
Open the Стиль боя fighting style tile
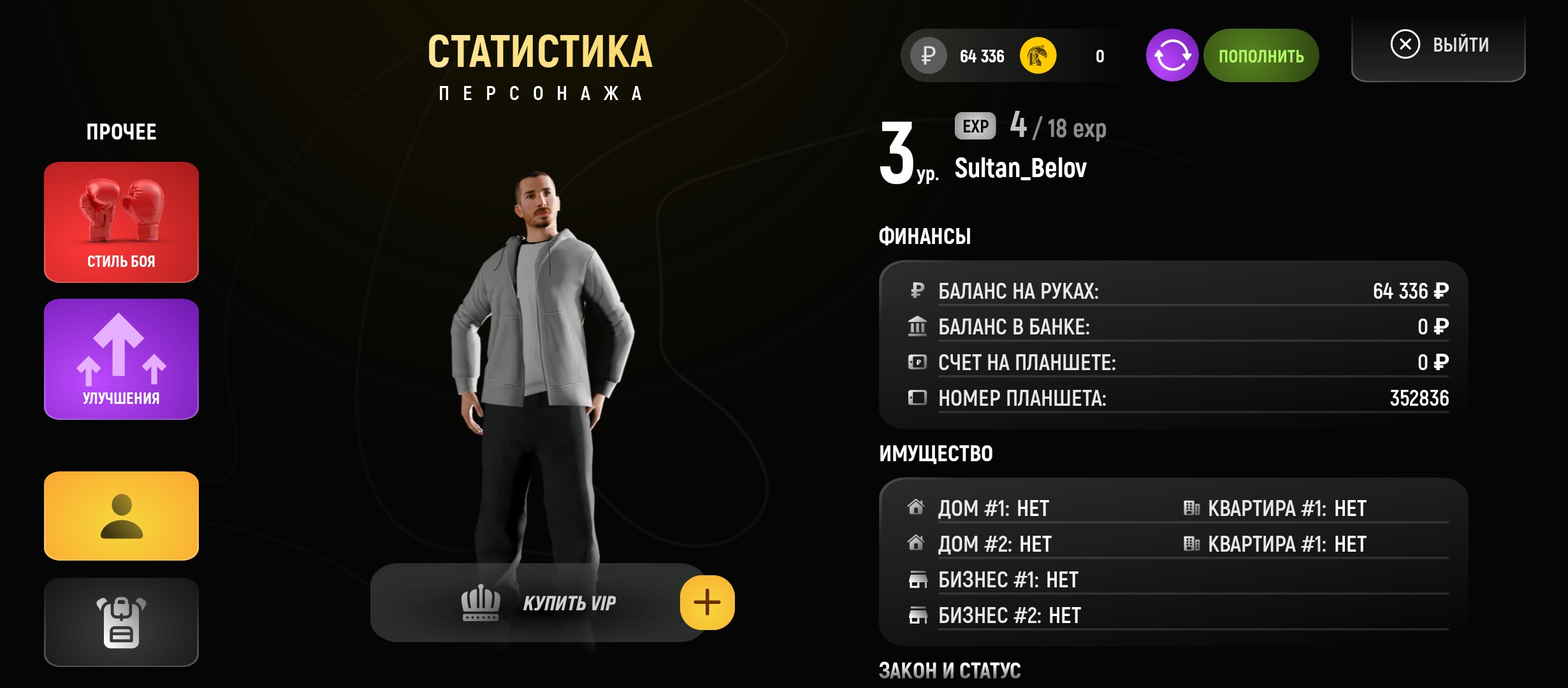tap(121, 222)
